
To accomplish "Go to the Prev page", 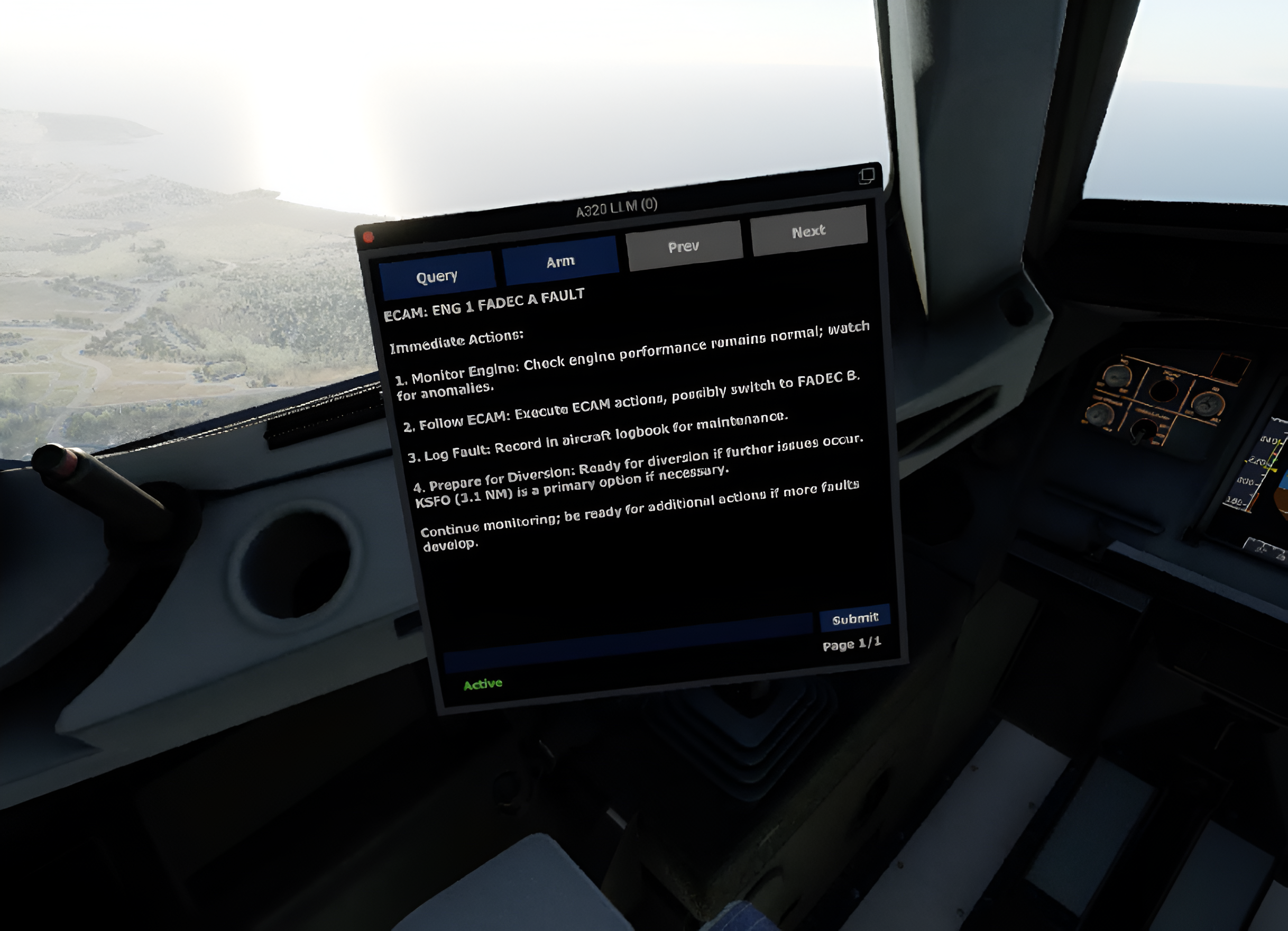I will [x=684, y=247].
